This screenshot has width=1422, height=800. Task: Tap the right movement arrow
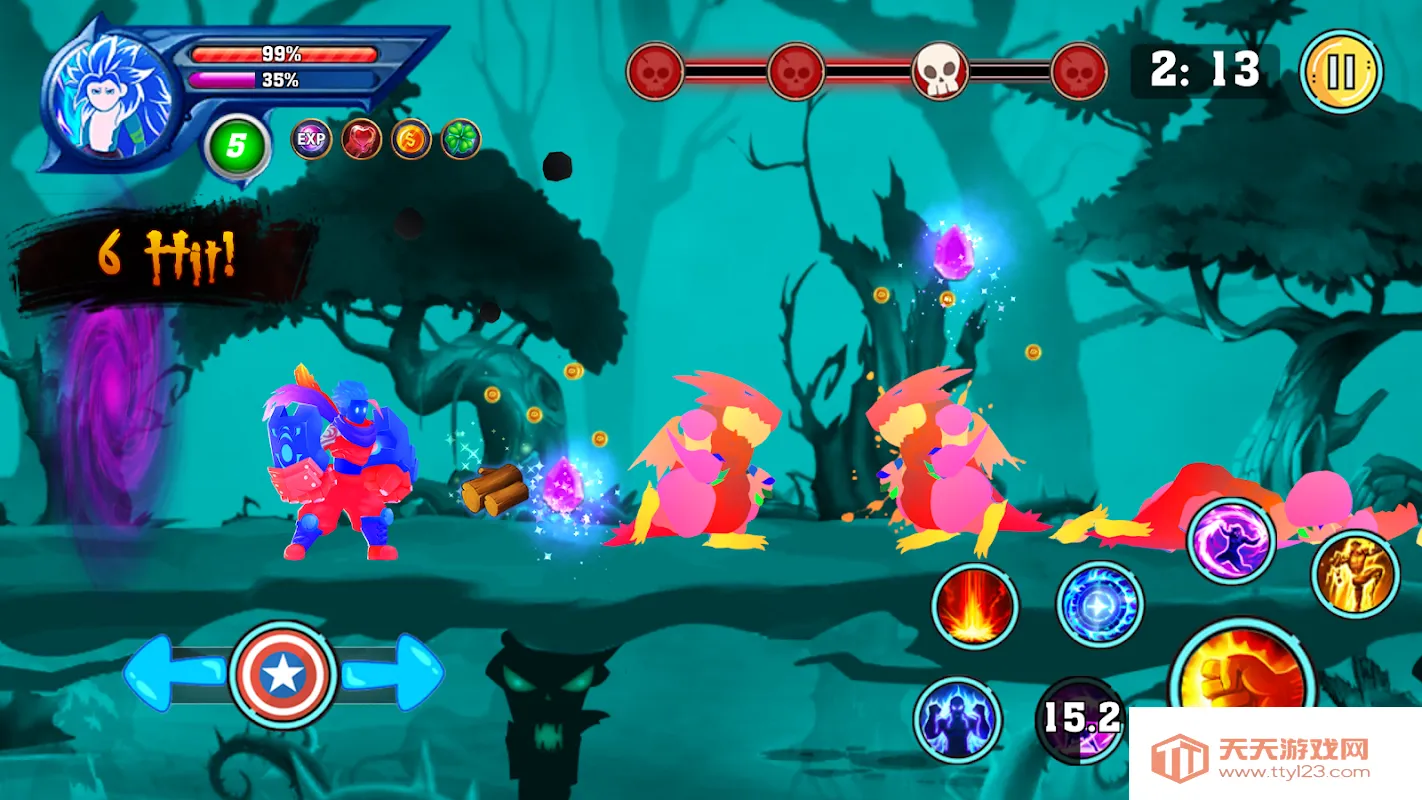(394, 673)
